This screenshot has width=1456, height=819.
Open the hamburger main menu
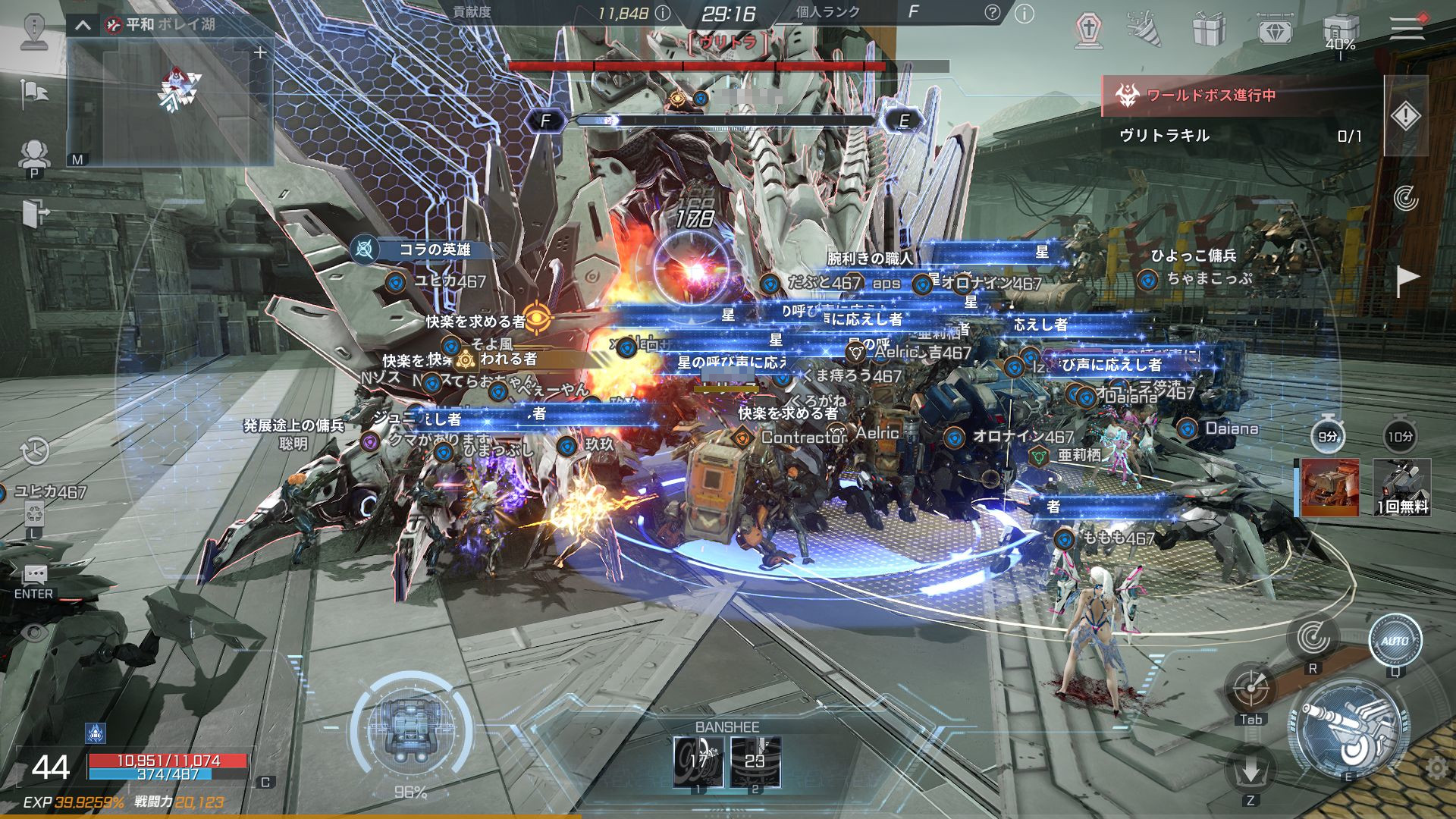tap(1406, 29)
